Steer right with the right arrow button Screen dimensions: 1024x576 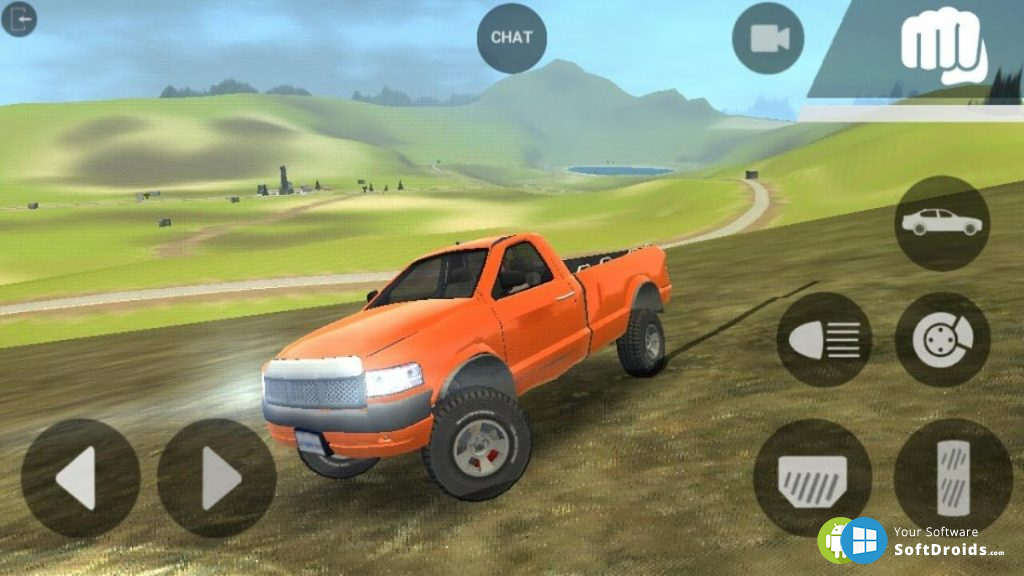(x=217, y=478)
